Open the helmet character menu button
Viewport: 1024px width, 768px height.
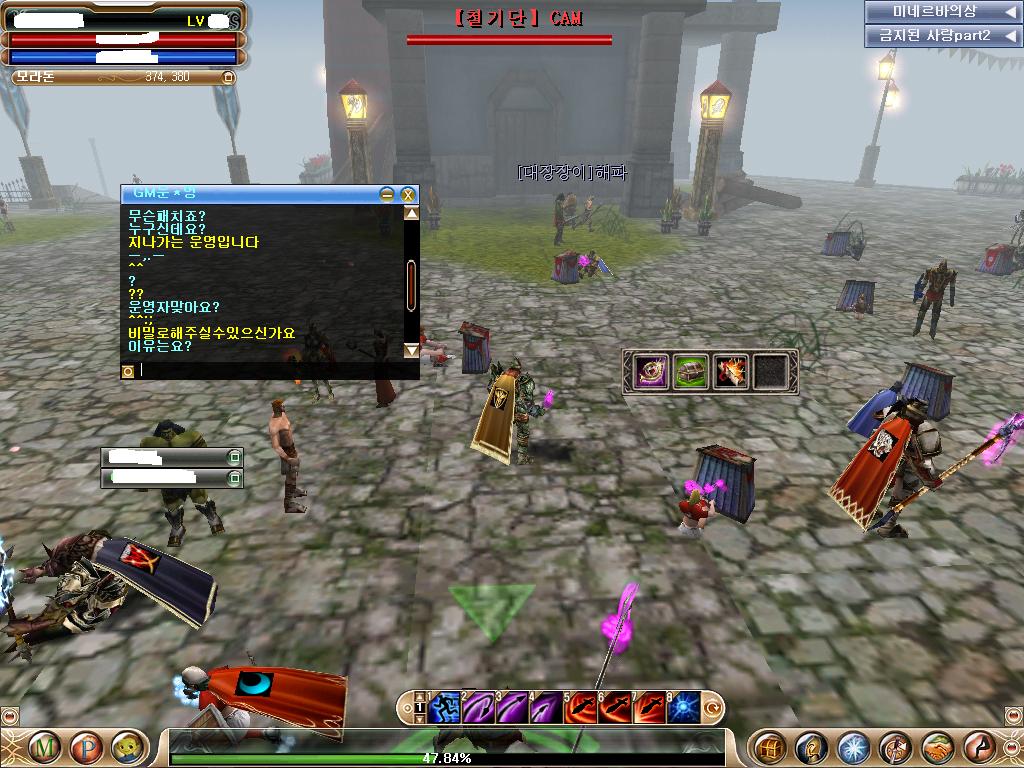click(x=812, y=746)
